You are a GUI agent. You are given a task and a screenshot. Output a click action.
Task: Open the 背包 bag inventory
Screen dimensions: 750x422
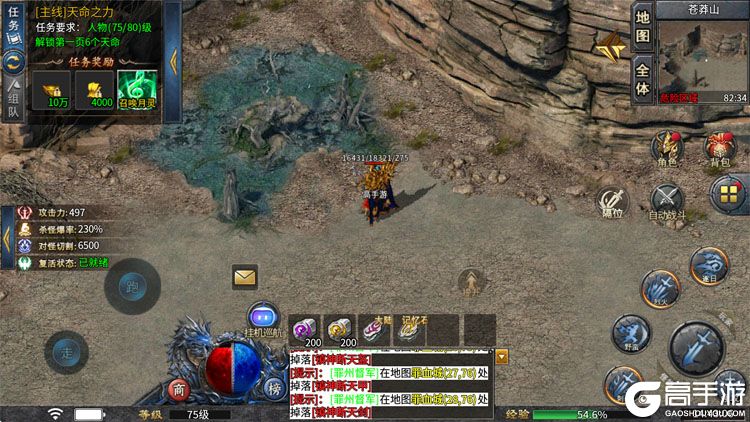[717, 148]
